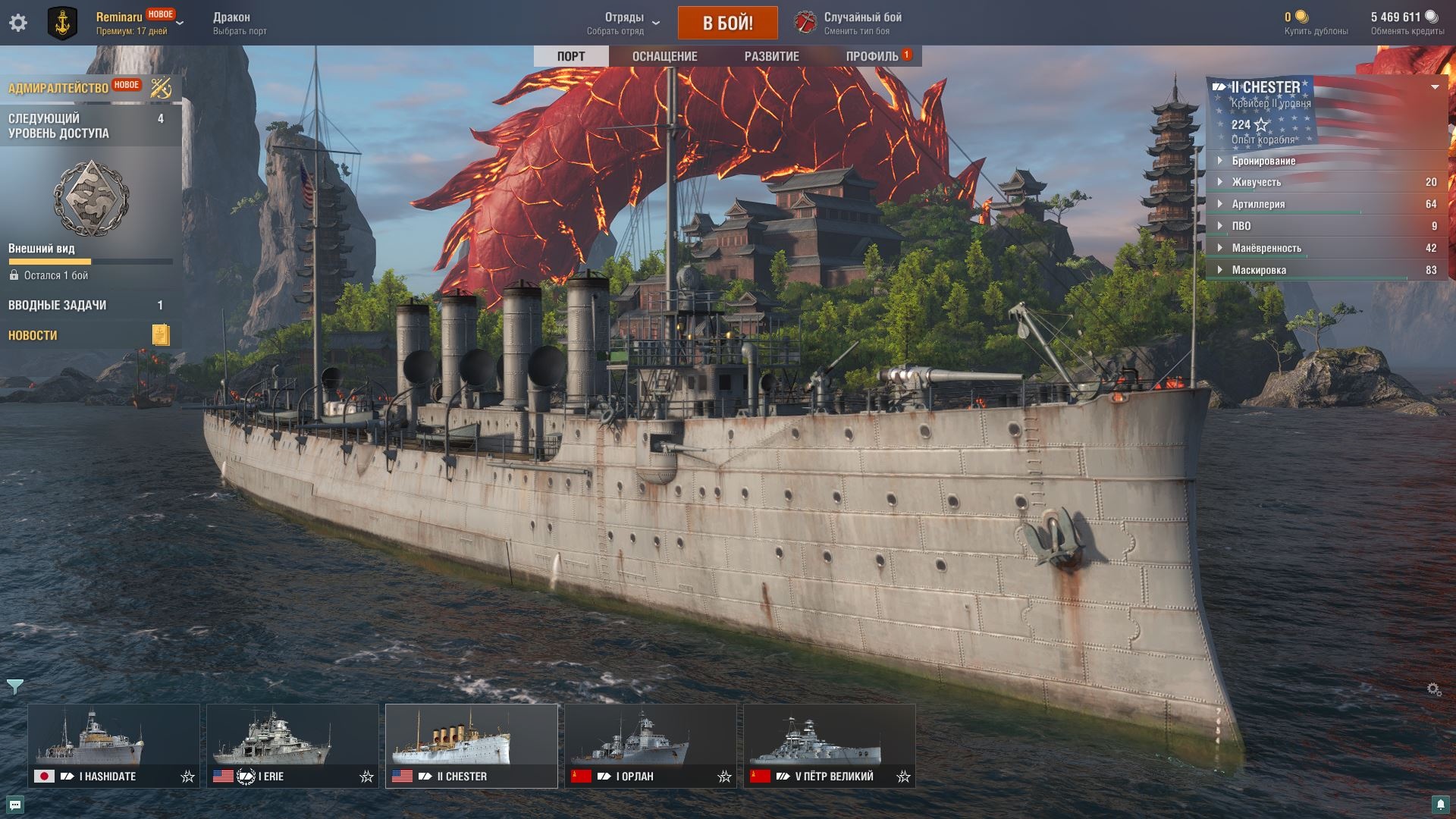1456x819 pixels.
Task: Open the ship carousel filter funnel
Action: coord(14,686)
